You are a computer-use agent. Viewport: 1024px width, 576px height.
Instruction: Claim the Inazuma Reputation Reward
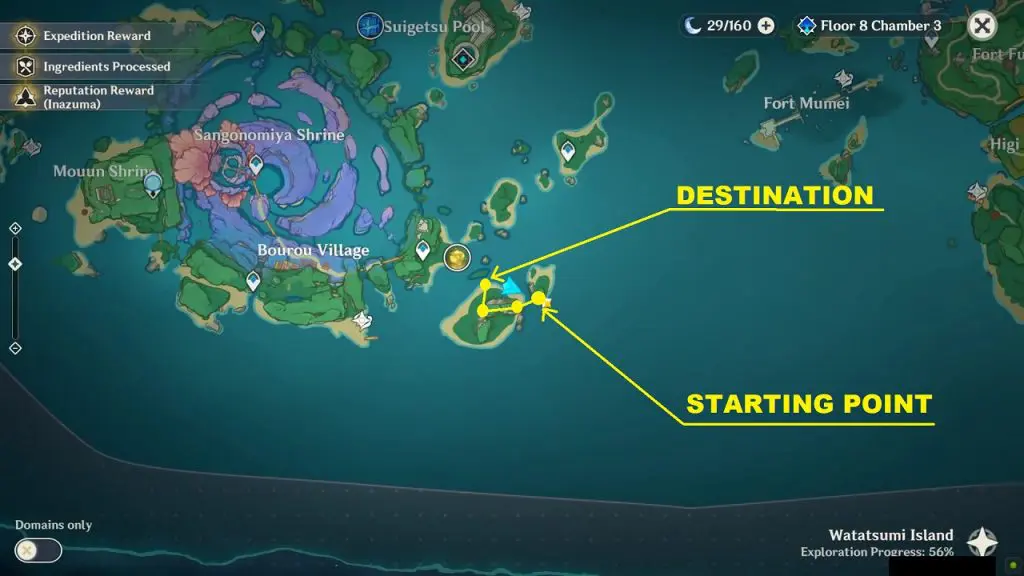click(x=85, y=97)
